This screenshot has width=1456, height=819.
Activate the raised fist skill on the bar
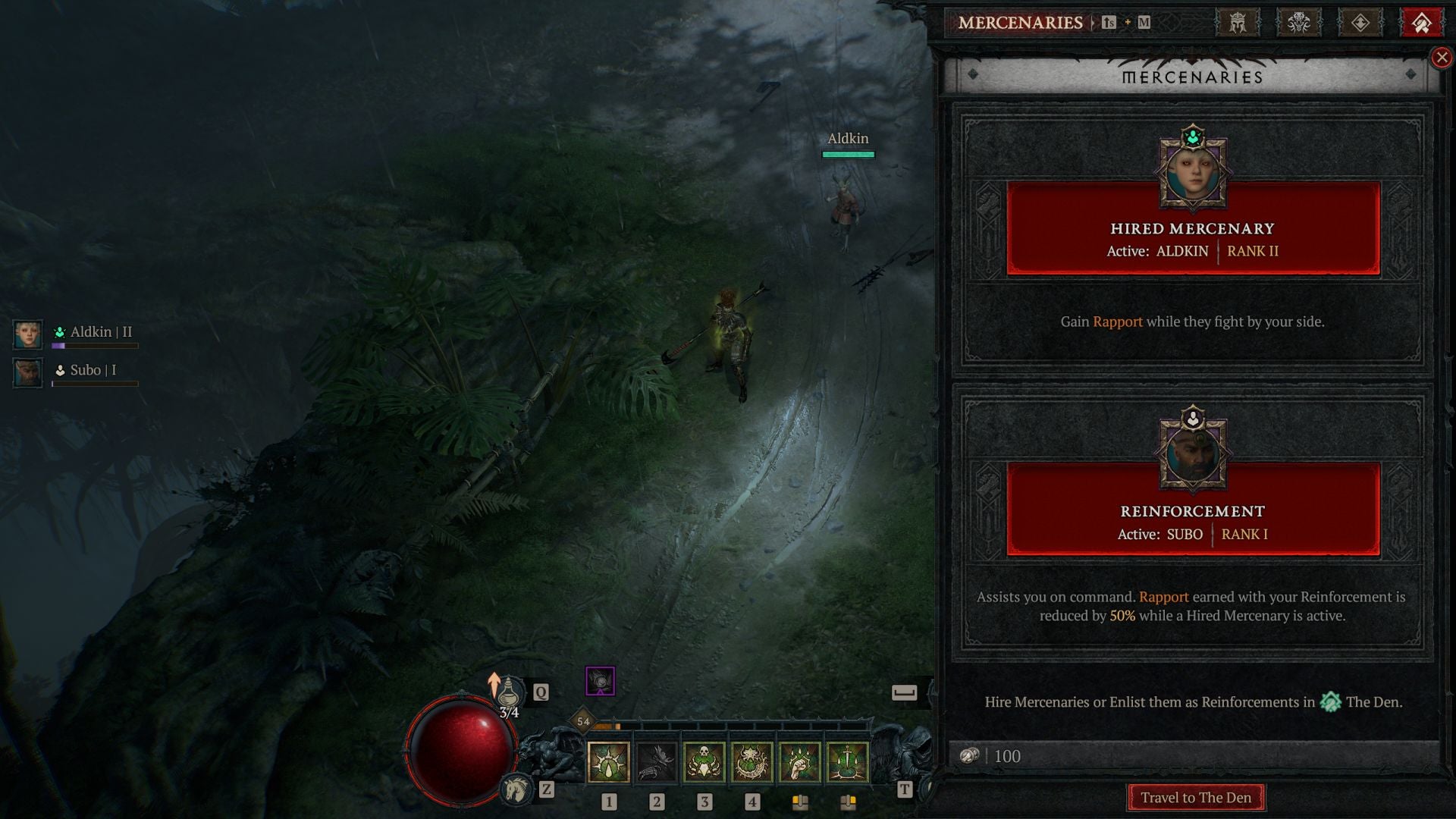(801, 762)
